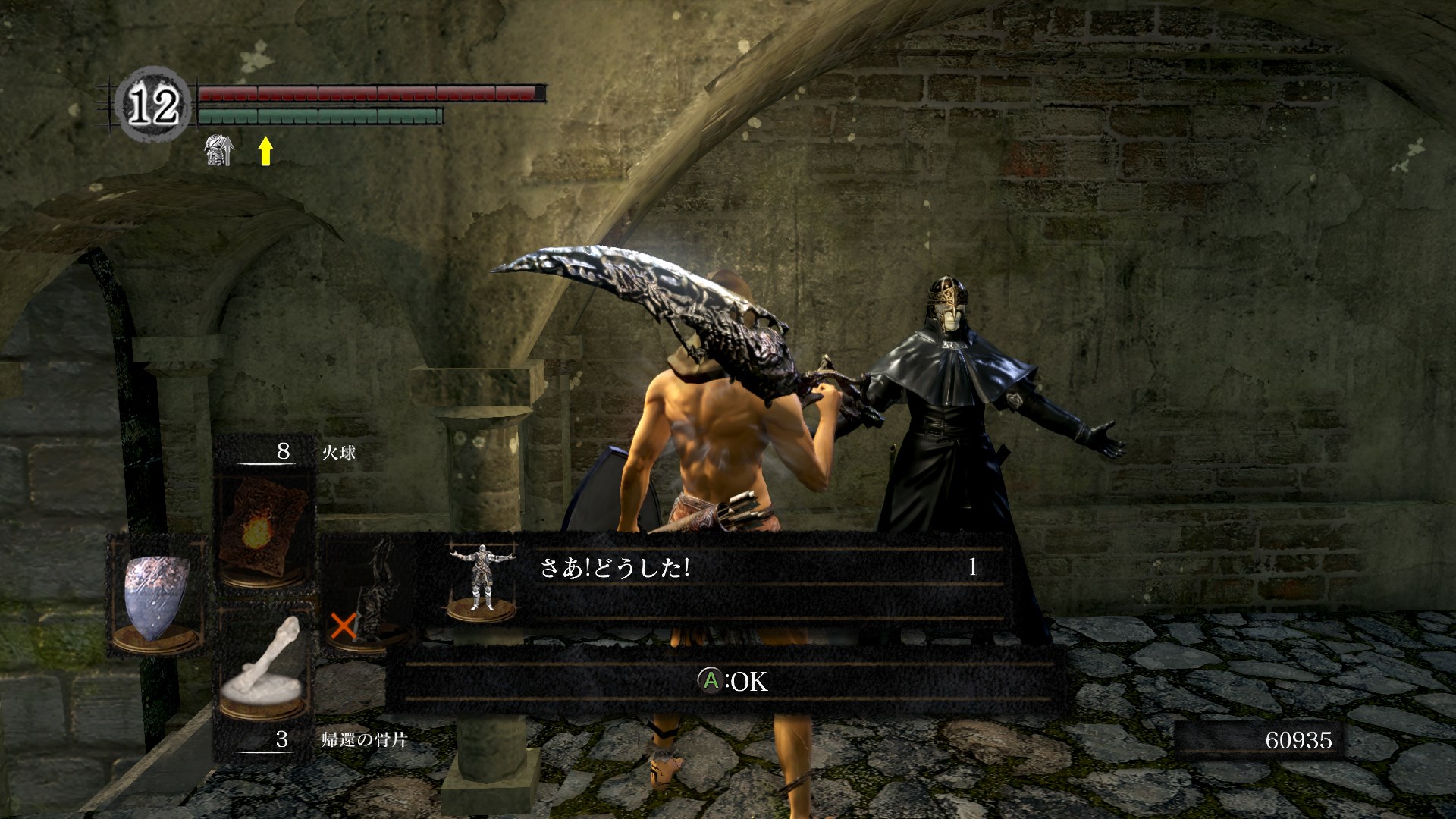Click the yellow up-arrow buff icon

(265, 150)
